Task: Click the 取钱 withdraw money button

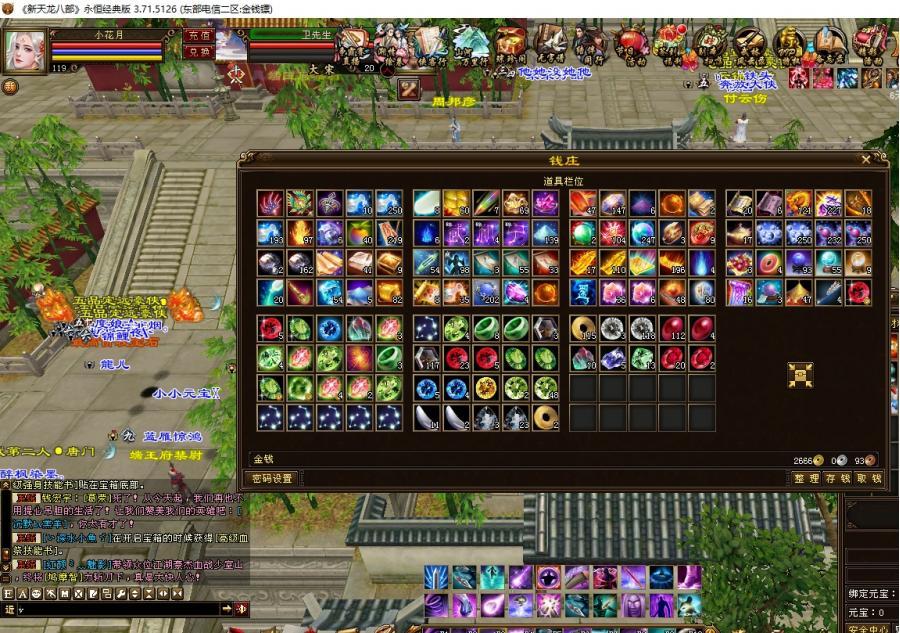Action: [x=869, y=479]
